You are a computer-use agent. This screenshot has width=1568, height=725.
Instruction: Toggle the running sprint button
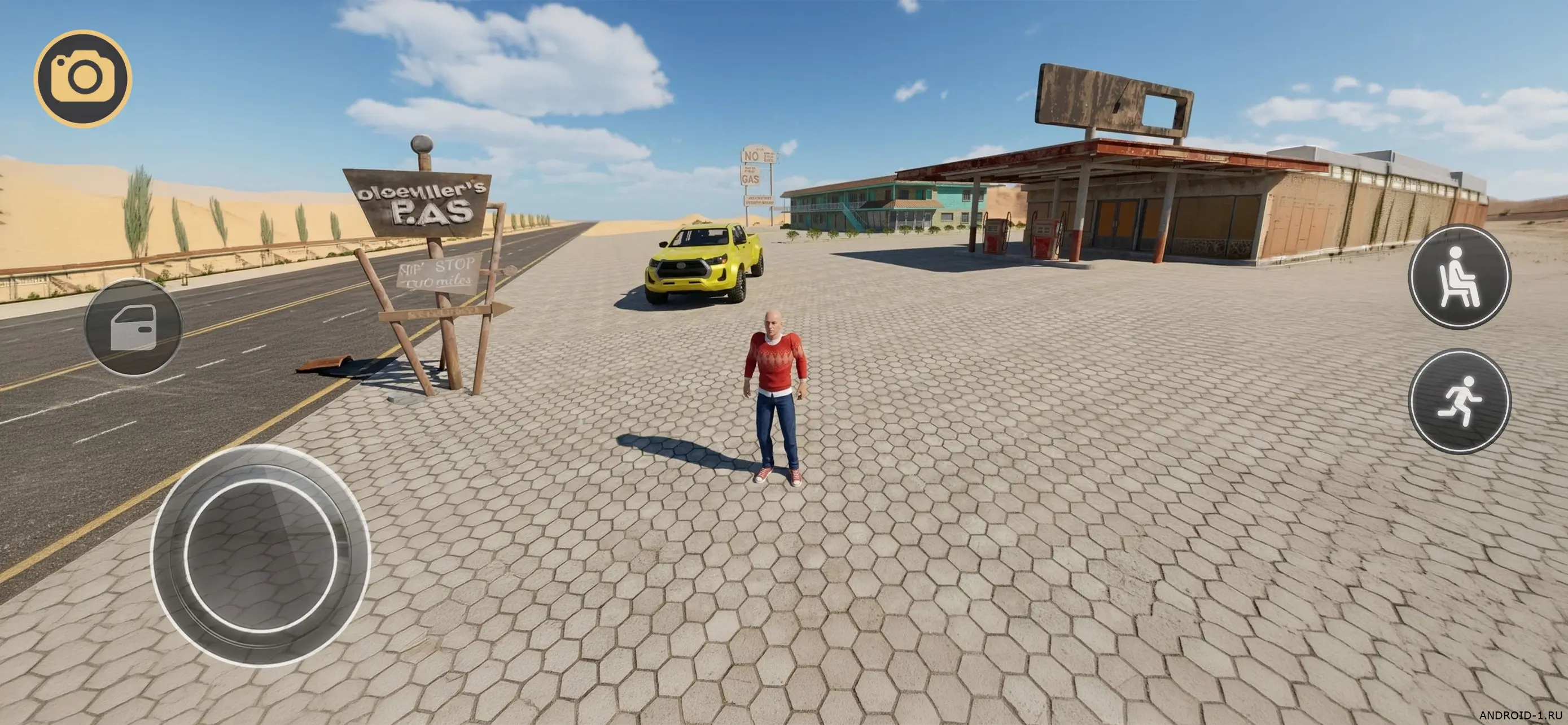tap(1459, 400)
